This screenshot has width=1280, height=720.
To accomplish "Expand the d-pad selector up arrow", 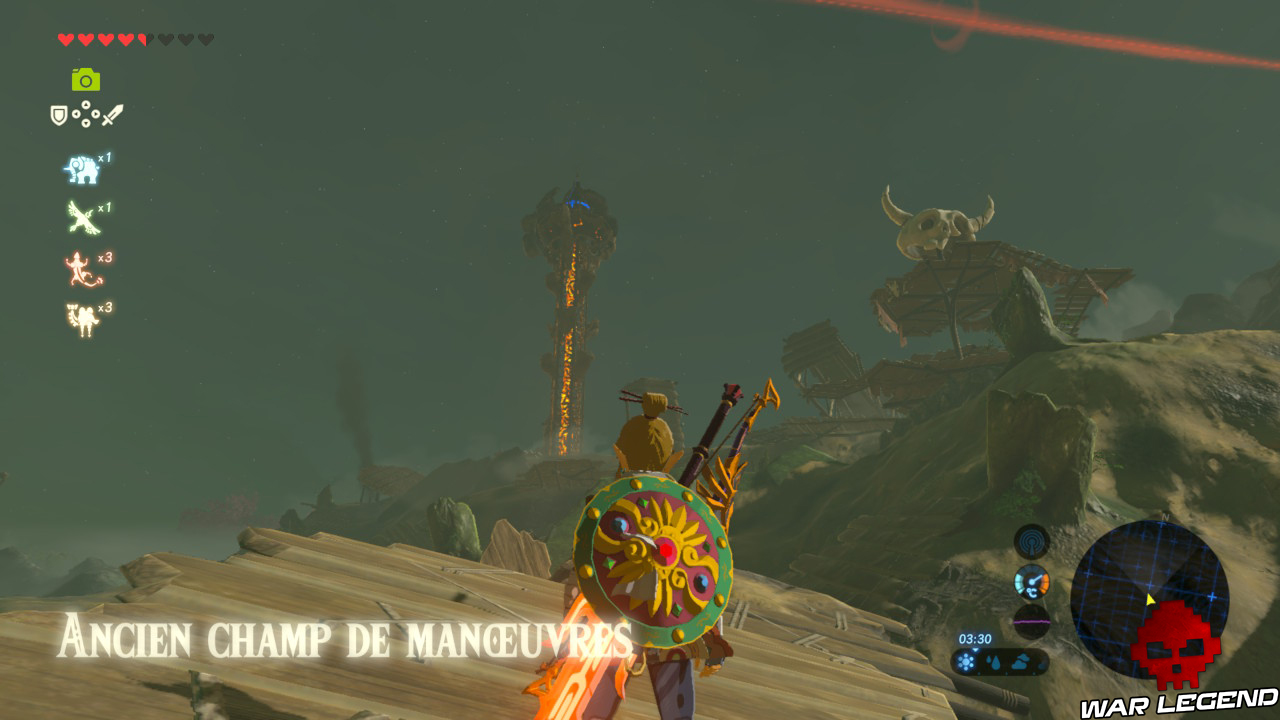I will 86,105.
